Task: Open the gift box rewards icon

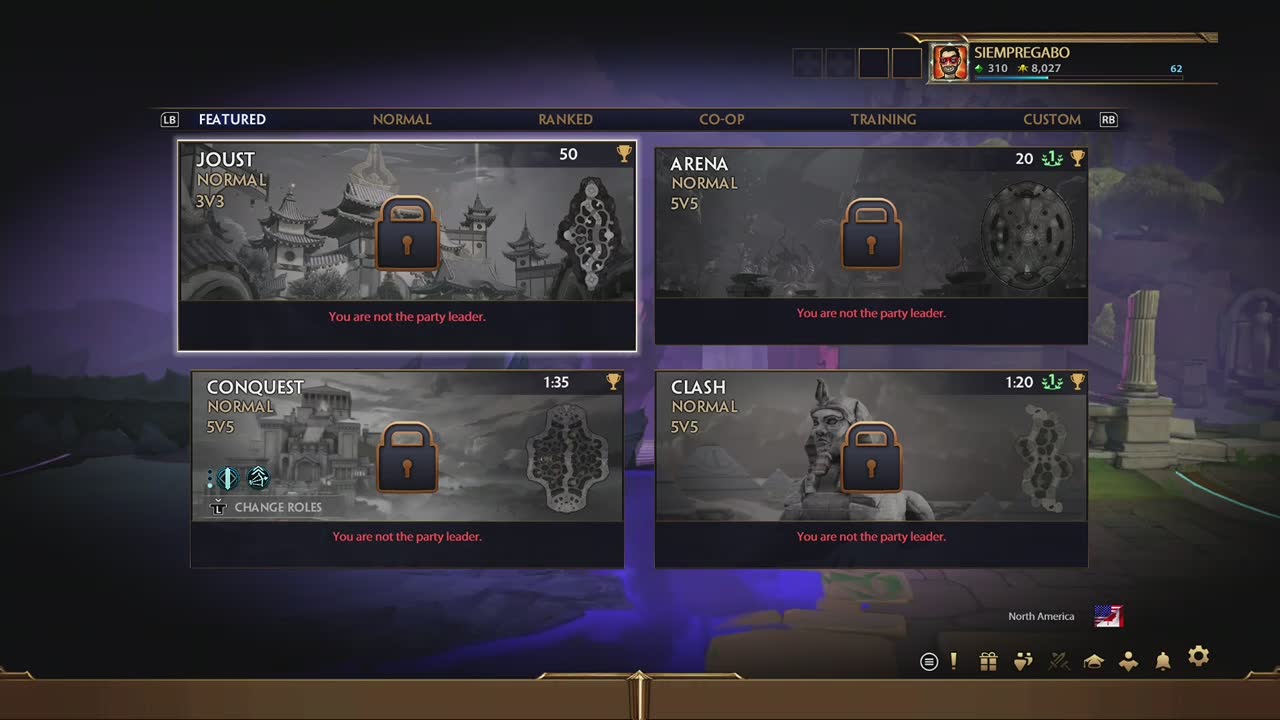Action: [x=988, y=661]
